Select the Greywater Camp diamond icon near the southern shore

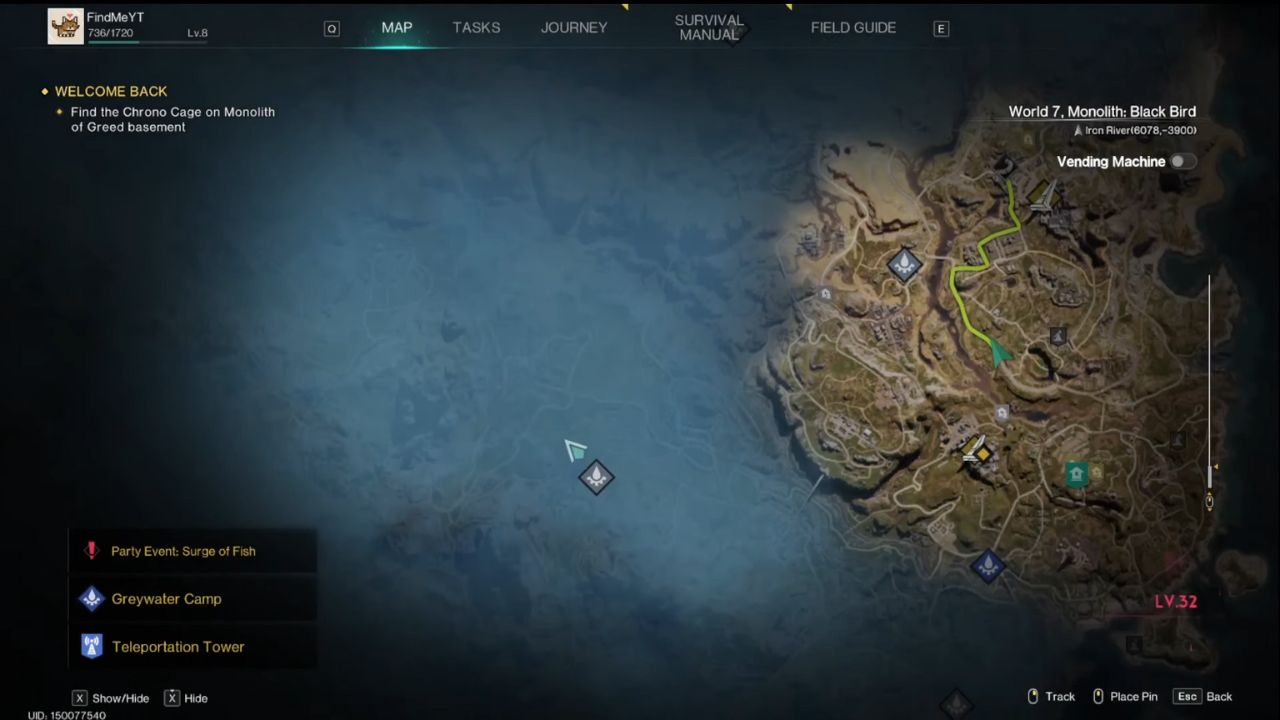988,566
